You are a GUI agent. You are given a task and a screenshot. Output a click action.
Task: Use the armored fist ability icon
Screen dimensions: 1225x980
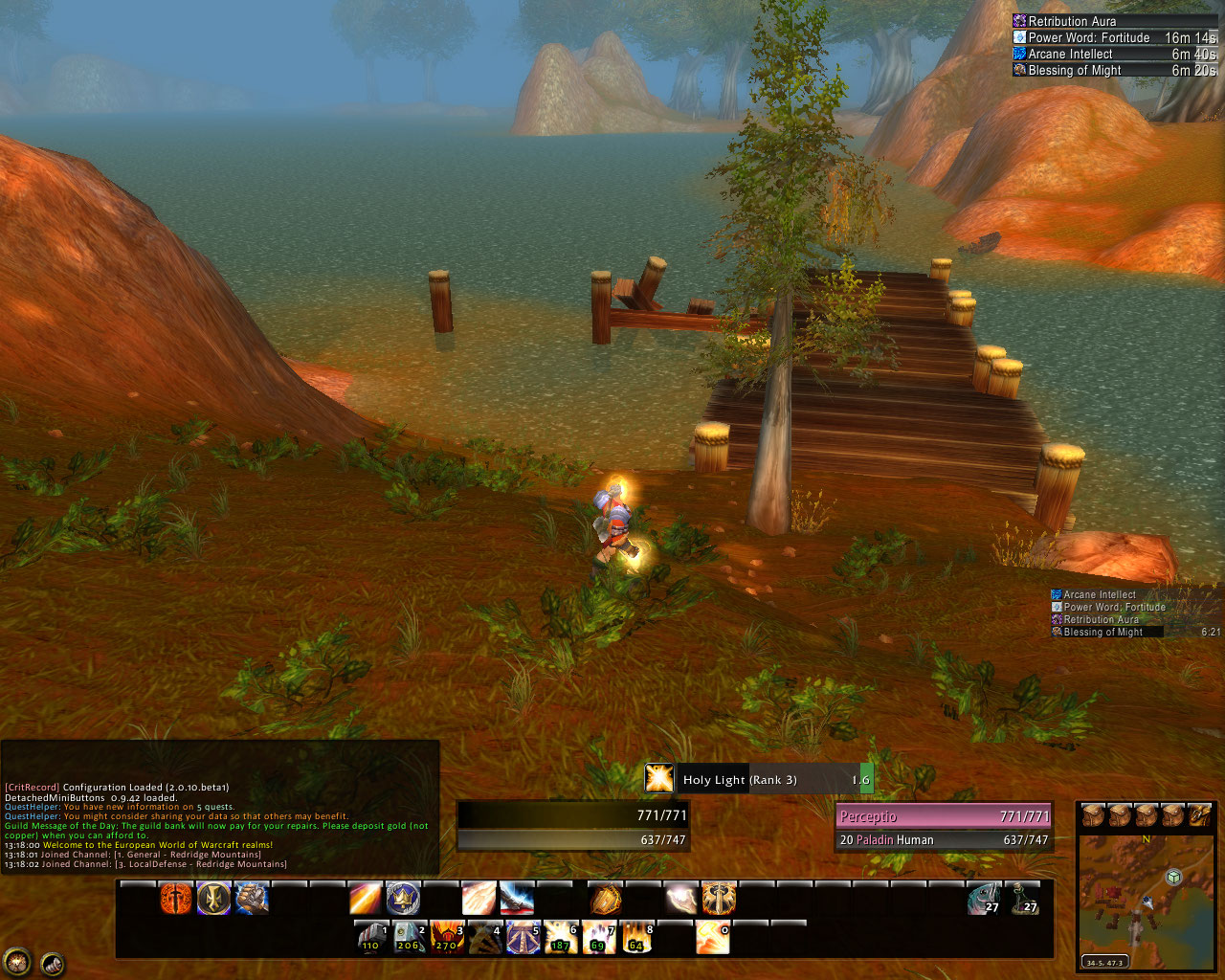pos(252,899)
